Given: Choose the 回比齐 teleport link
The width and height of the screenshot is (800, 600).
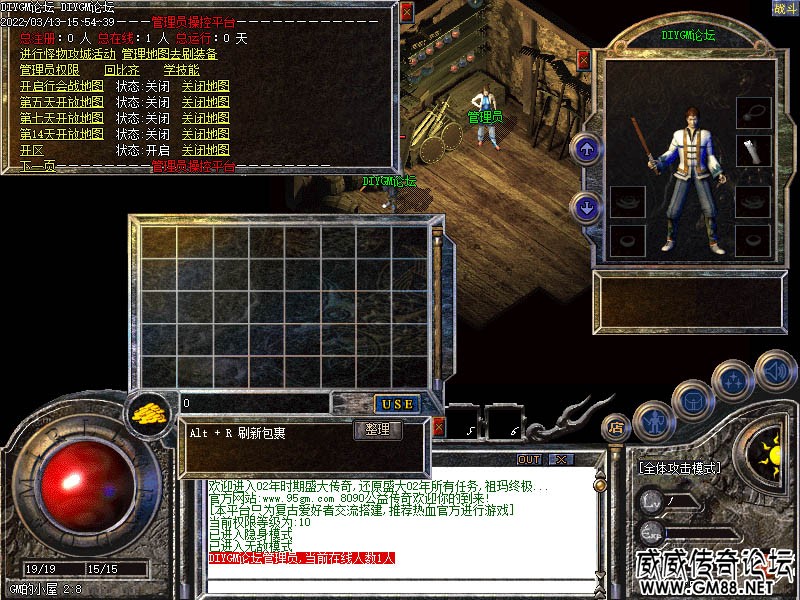Looking at the screenshot, I should coord(121,71).
